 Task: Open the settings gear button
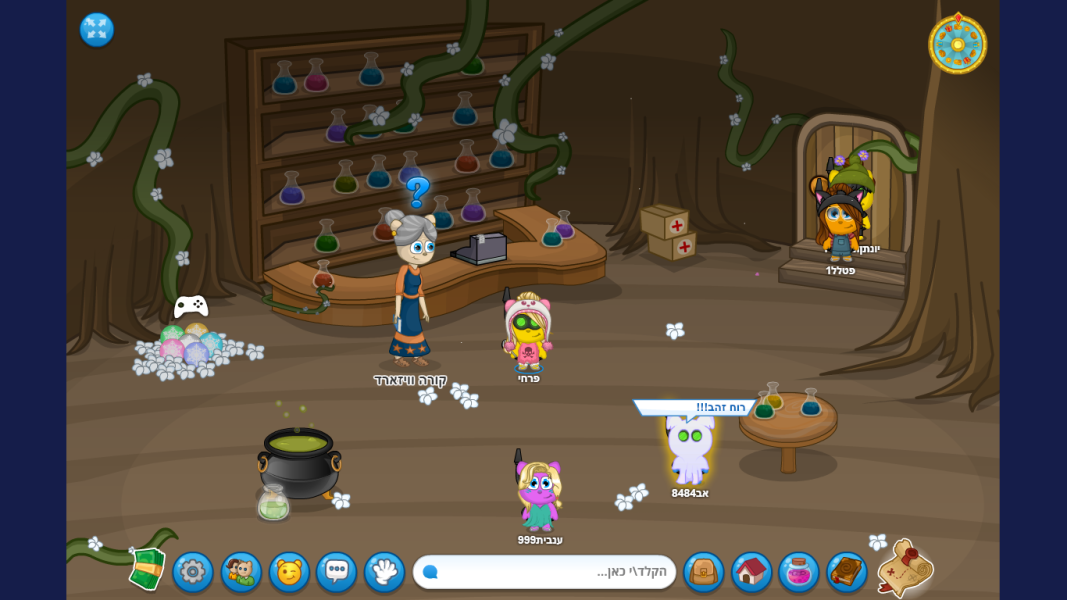[x=192, y=572]
